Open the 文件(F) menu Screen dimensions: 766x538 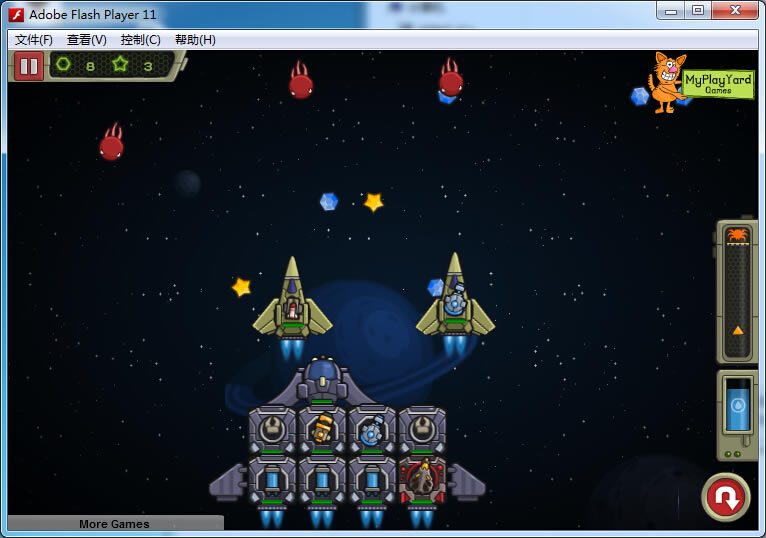[34, 40]
